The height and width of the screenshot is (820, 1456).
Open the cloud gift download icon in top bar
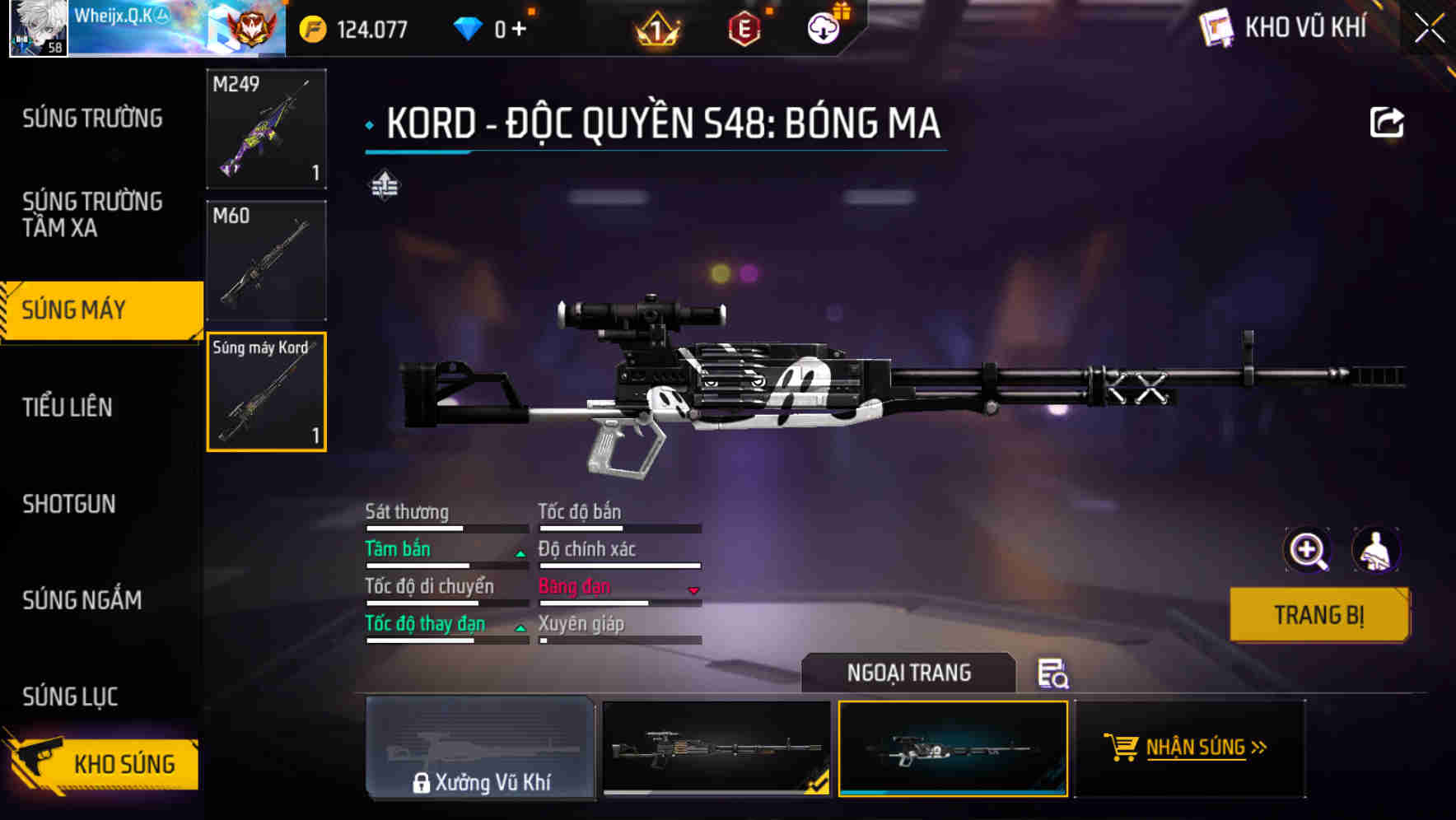[824, 26]
